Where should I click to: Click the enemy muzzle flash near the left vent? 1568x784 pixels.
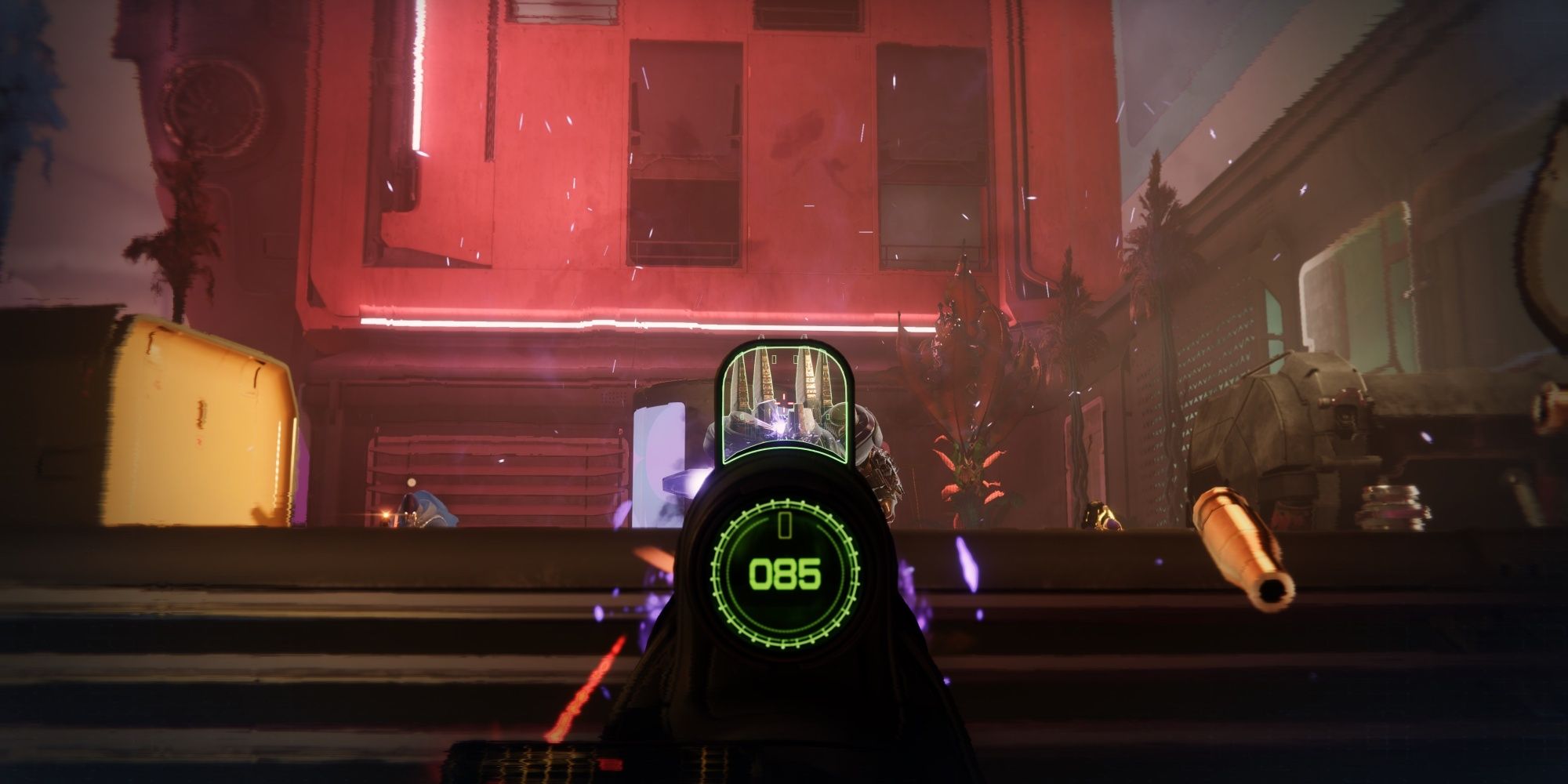pos(384,514)
